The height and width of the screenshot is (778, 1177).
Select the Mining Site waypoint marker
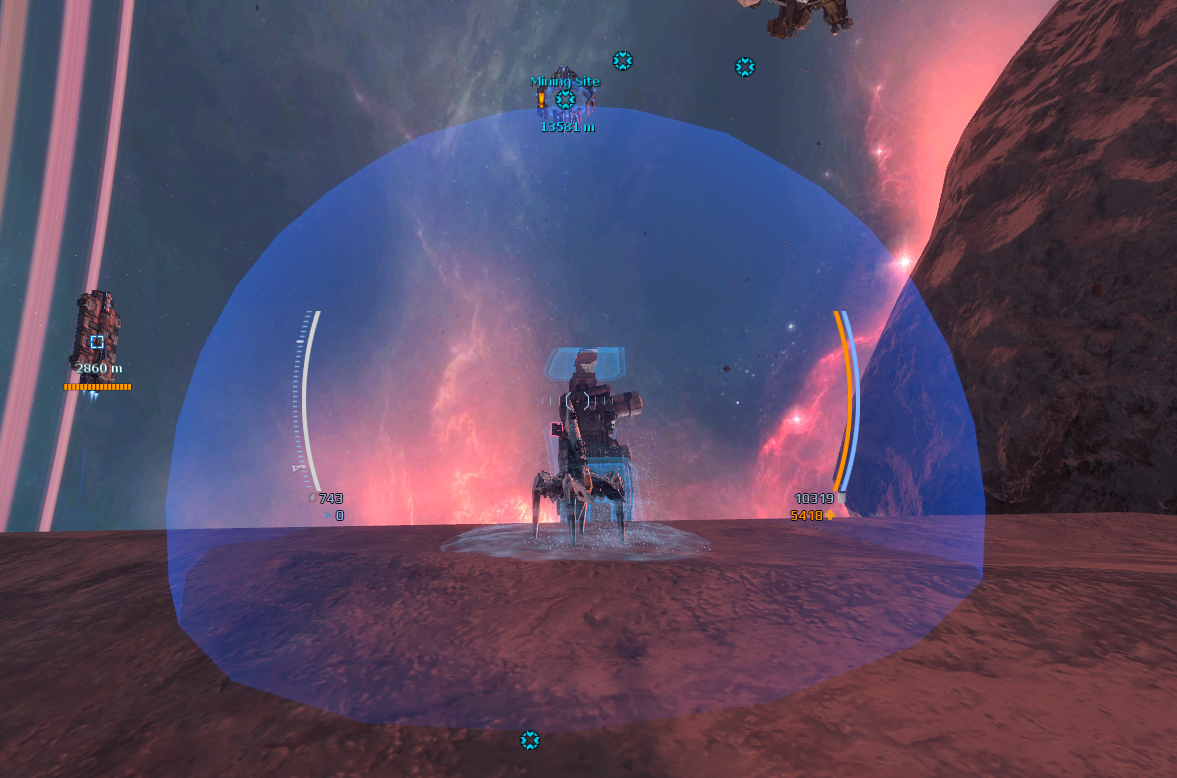[565, 100]
